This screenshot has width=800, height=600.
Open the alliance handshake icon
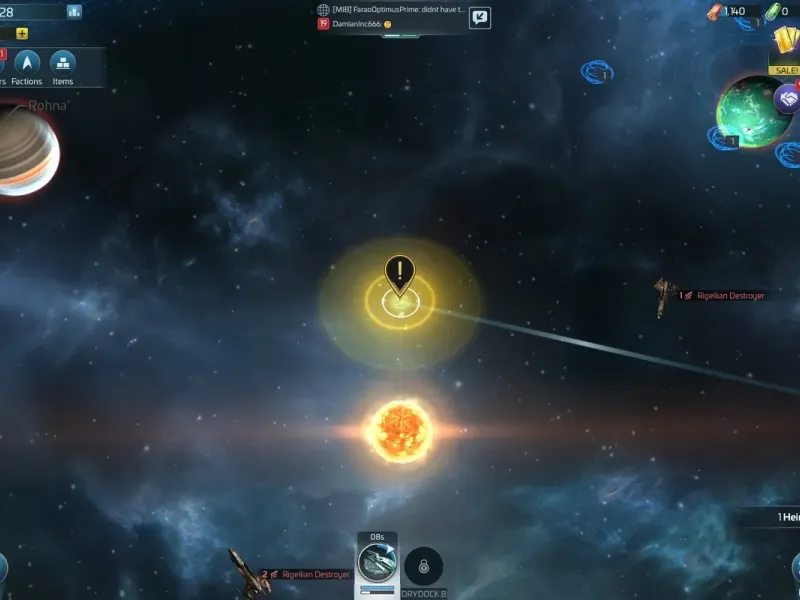coord(787,98)
